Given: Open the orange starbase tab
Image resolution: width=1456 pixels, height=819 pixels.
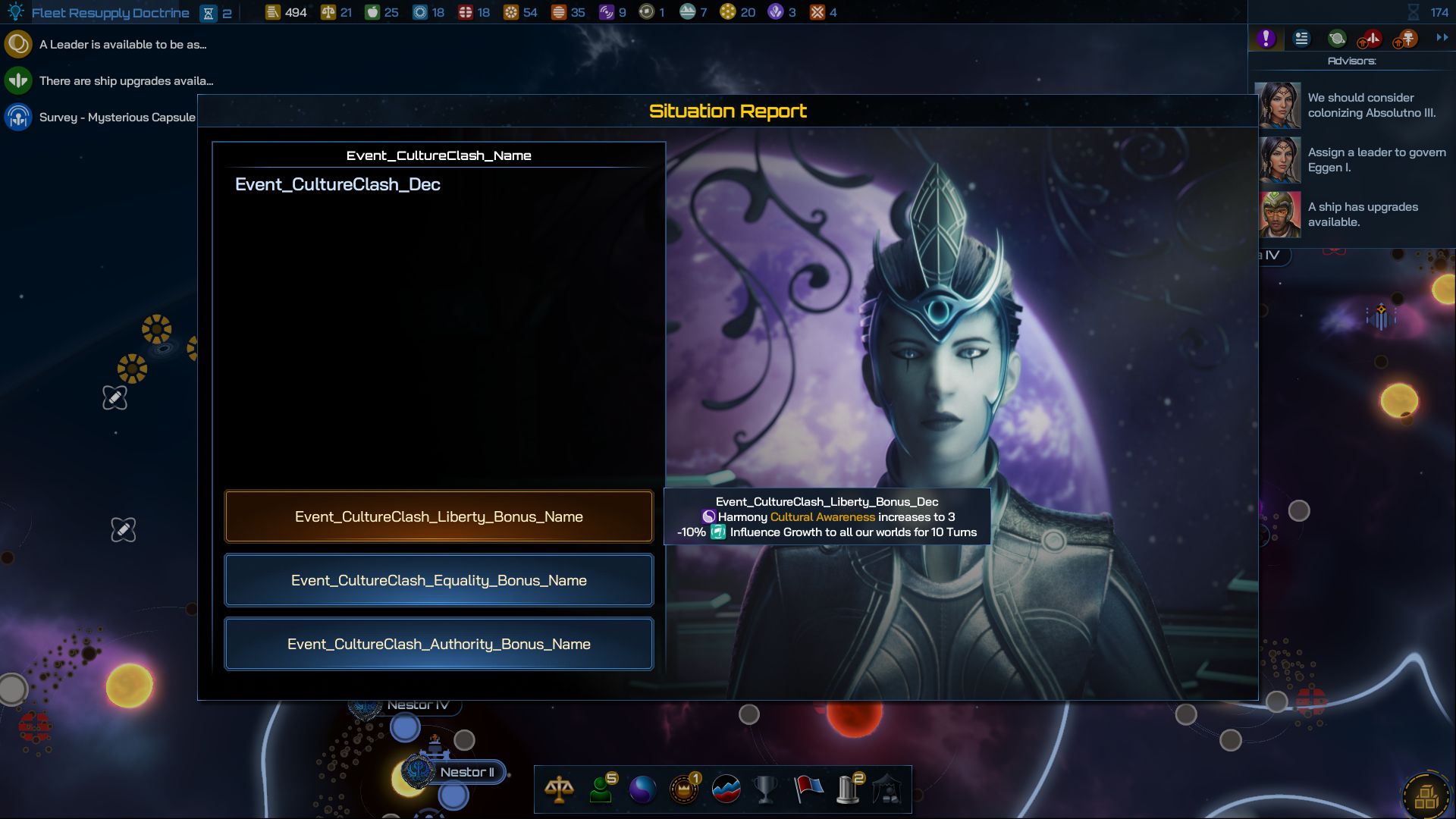Looking at the screenshot, I should coord(1407,38).
